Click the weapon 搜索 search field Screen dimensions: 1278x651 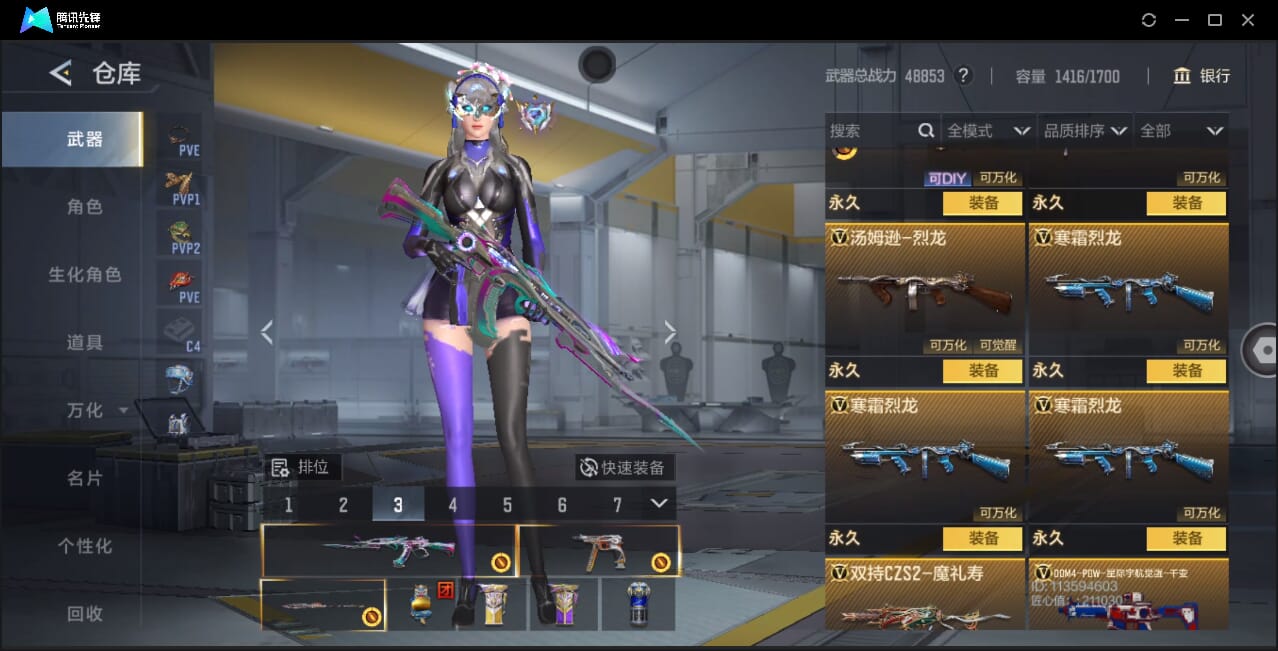point(871,131)
